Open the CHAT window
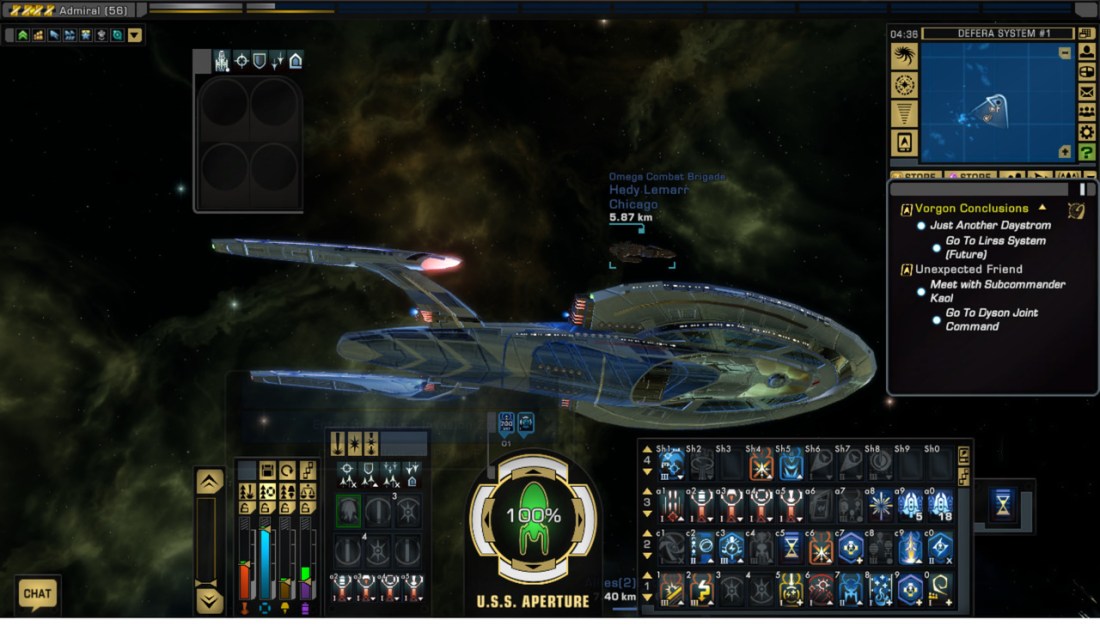The image size is (1100, 626). (x=37, y=594)
